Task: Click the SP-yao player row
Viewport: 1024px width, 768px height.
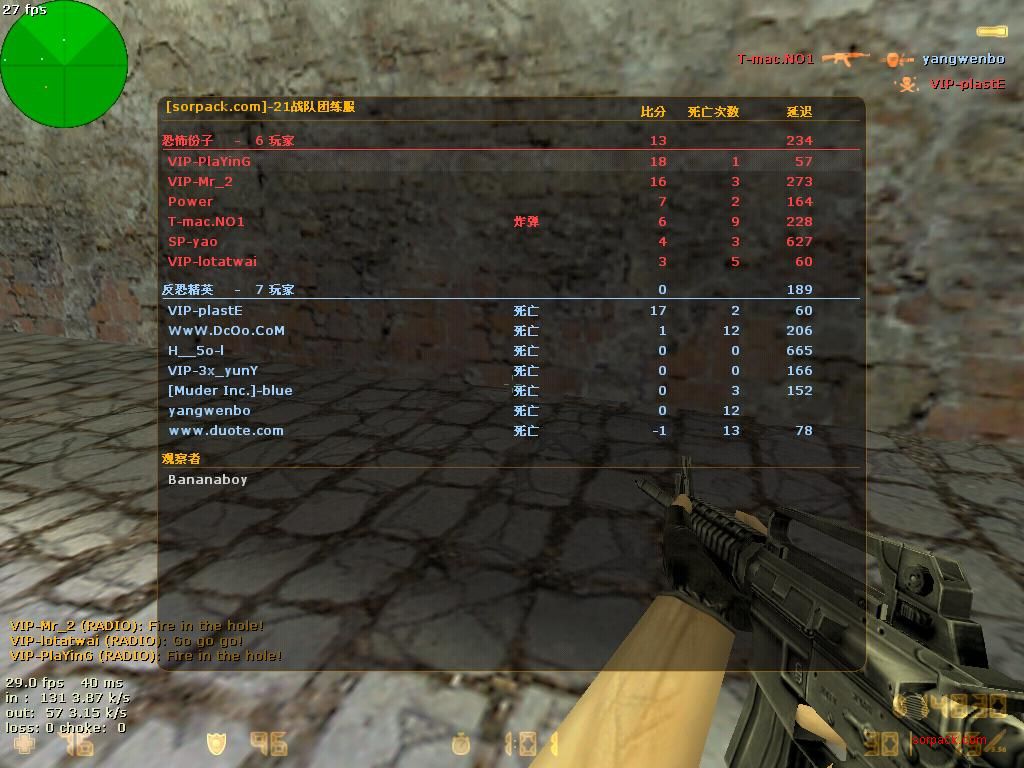Action: click(193, 241)
